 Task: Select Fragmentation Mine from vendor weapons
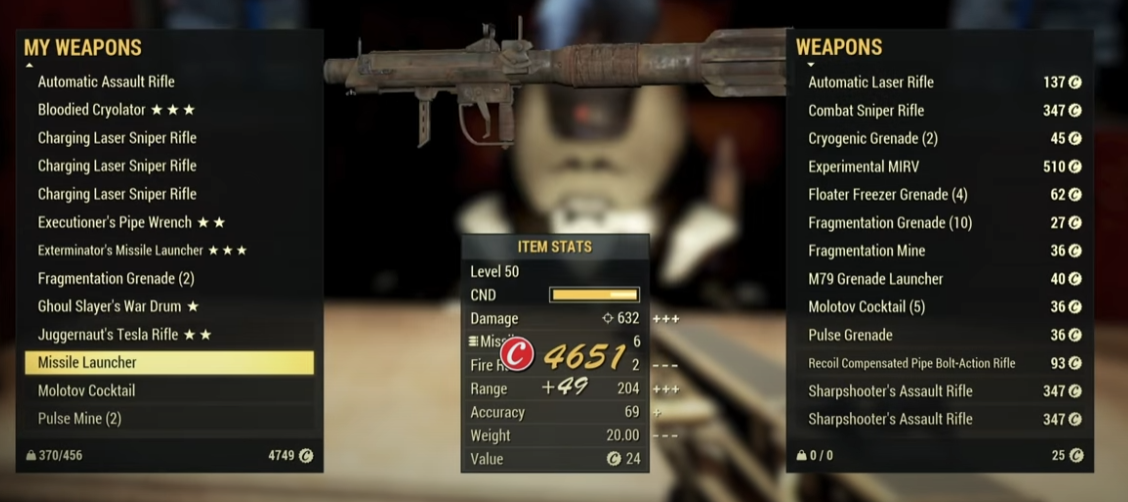[867, 250]
